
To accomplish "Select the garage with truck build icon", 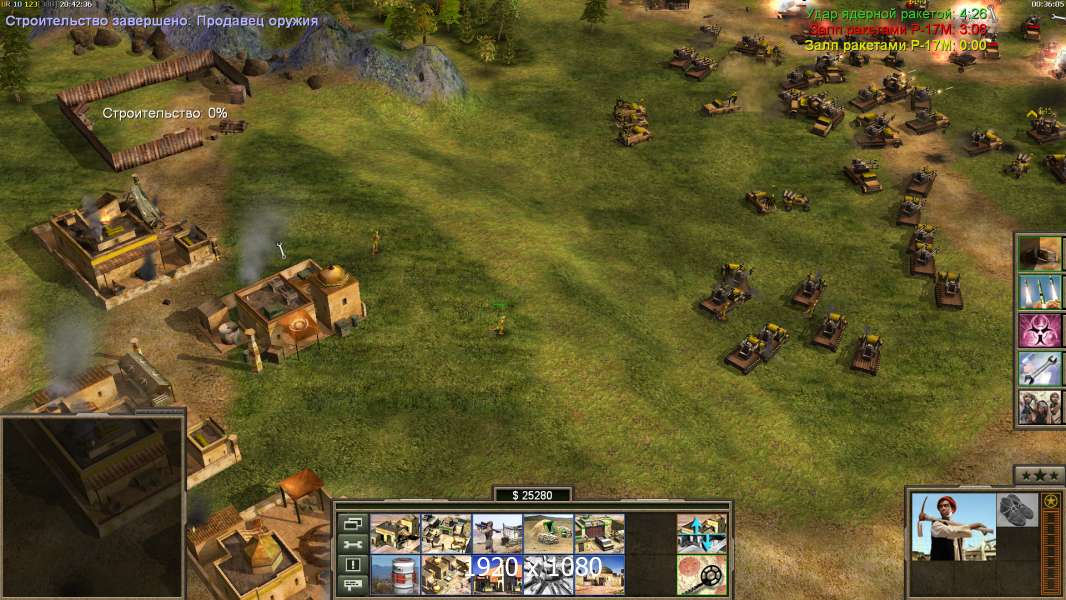I will click(x=599, y=534).
